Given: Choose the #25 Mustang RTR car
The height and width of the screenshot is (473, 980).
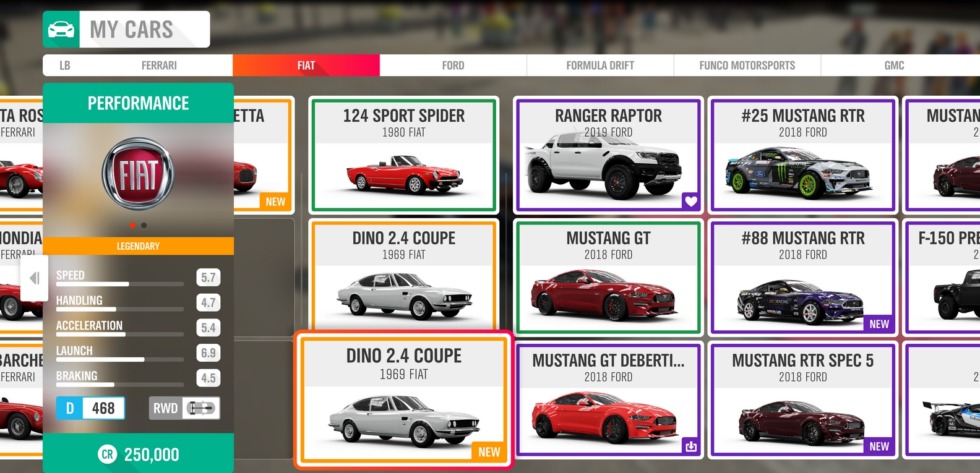Looking at the screenshot, I should 801,155.
